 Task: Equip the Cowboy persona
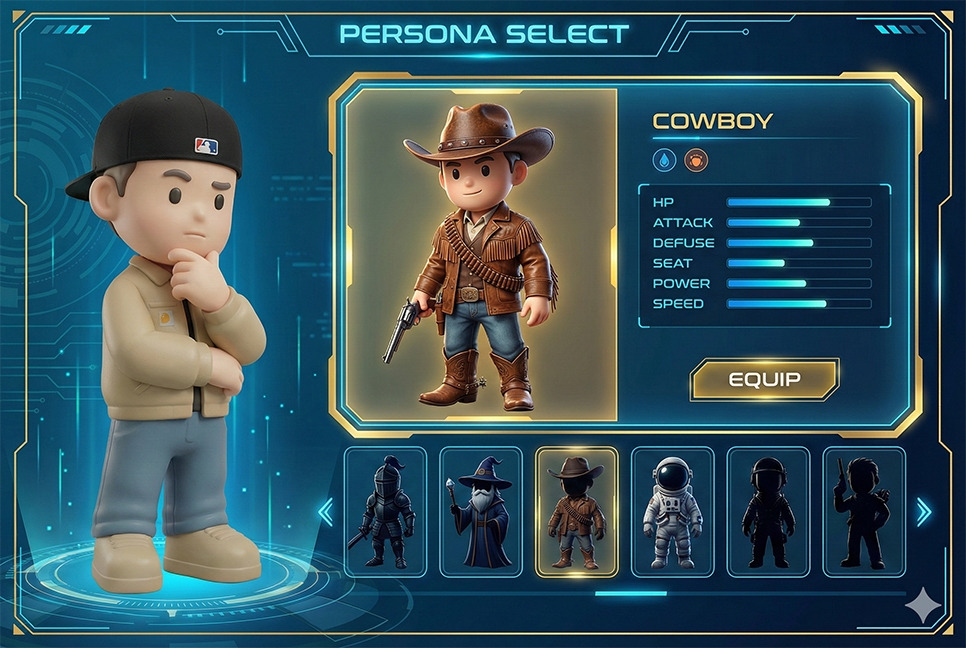764,380
